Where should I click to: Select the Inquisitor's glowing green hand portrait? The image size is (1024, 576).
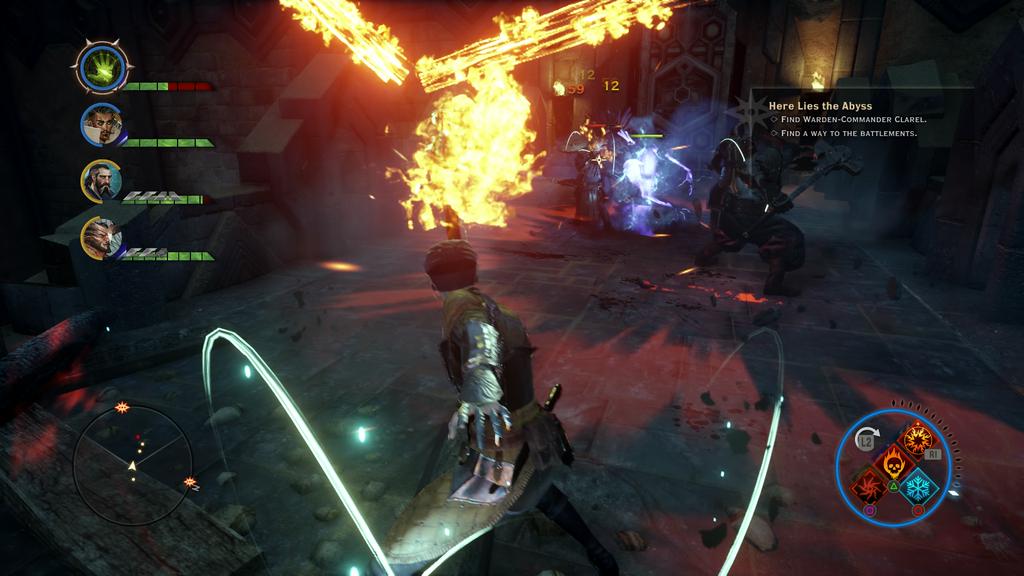[100, 68]
